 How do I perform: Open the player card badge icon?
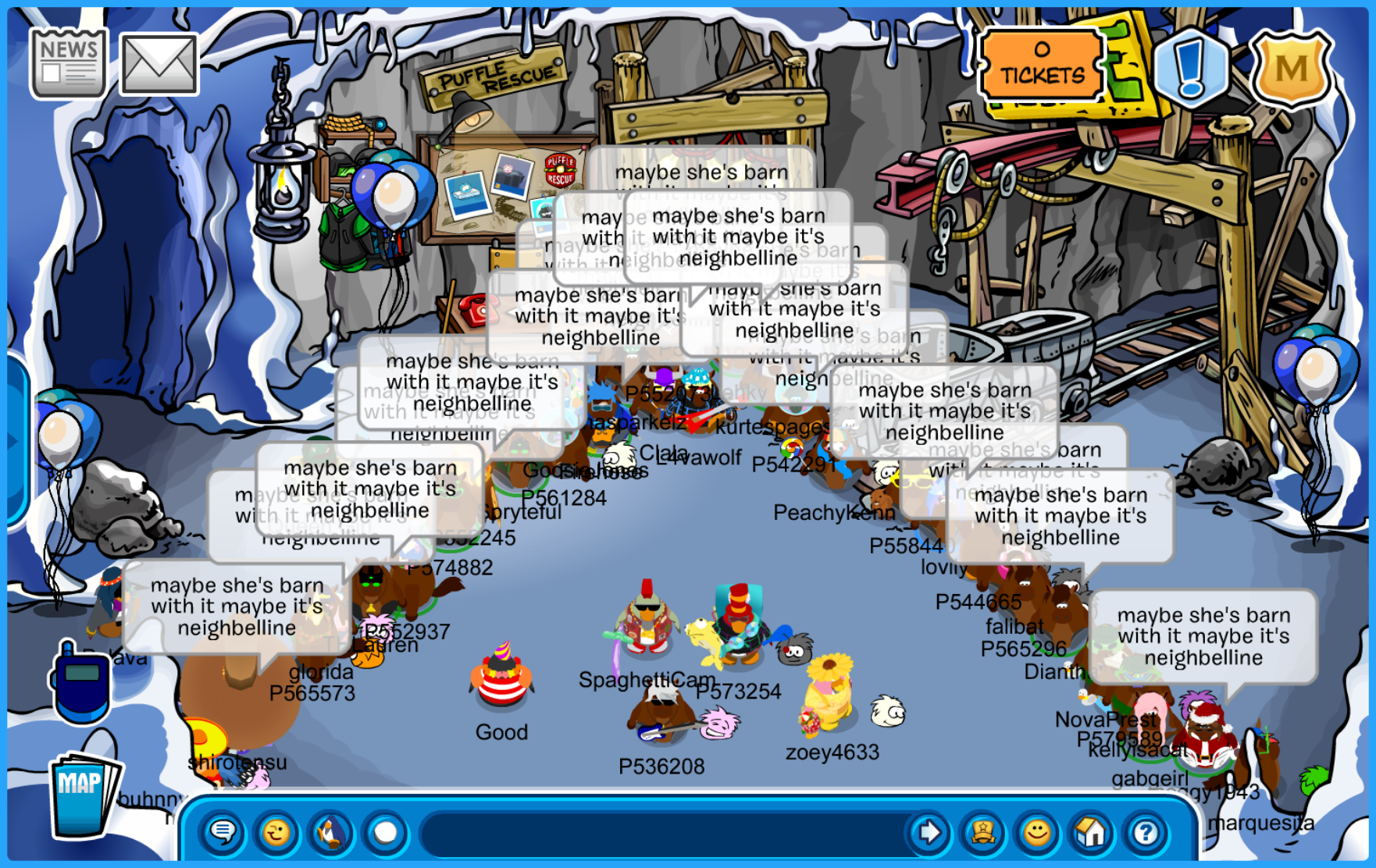coord(982,833)
